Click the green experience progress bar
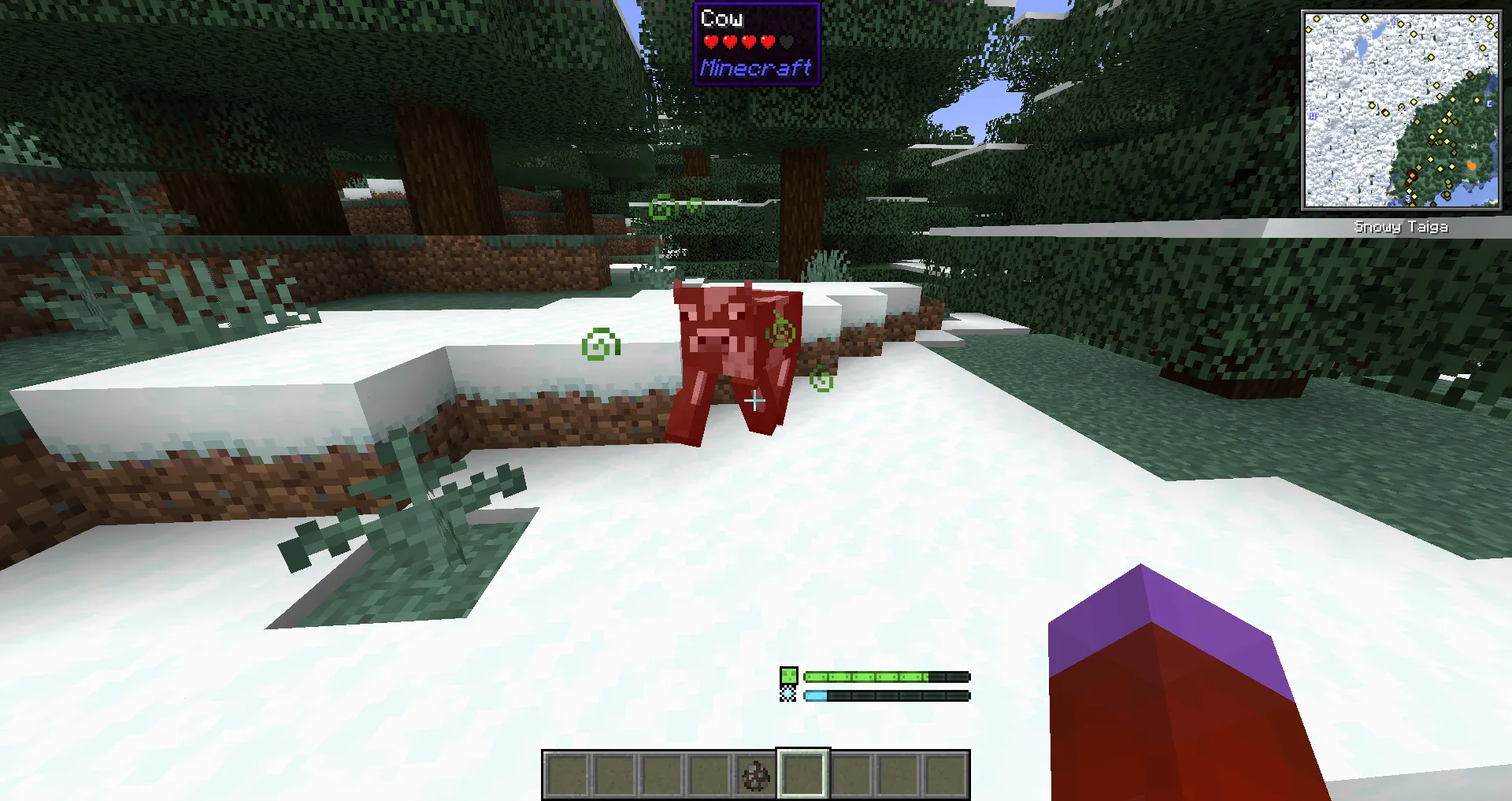Image resolution: width=1512 pixels, height=801 pixels. coord(866,675)
